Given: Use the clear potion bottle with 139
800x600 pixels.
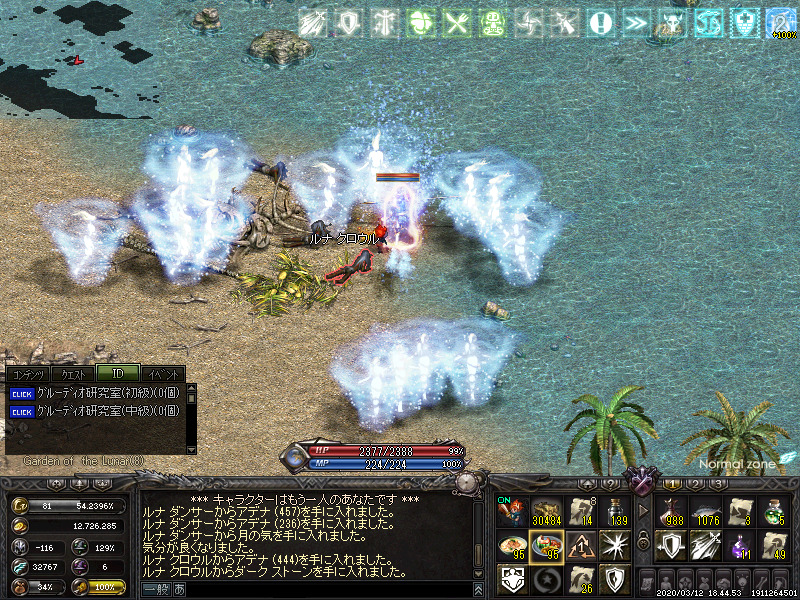Looking at the screenshot, I should (614, 511).
